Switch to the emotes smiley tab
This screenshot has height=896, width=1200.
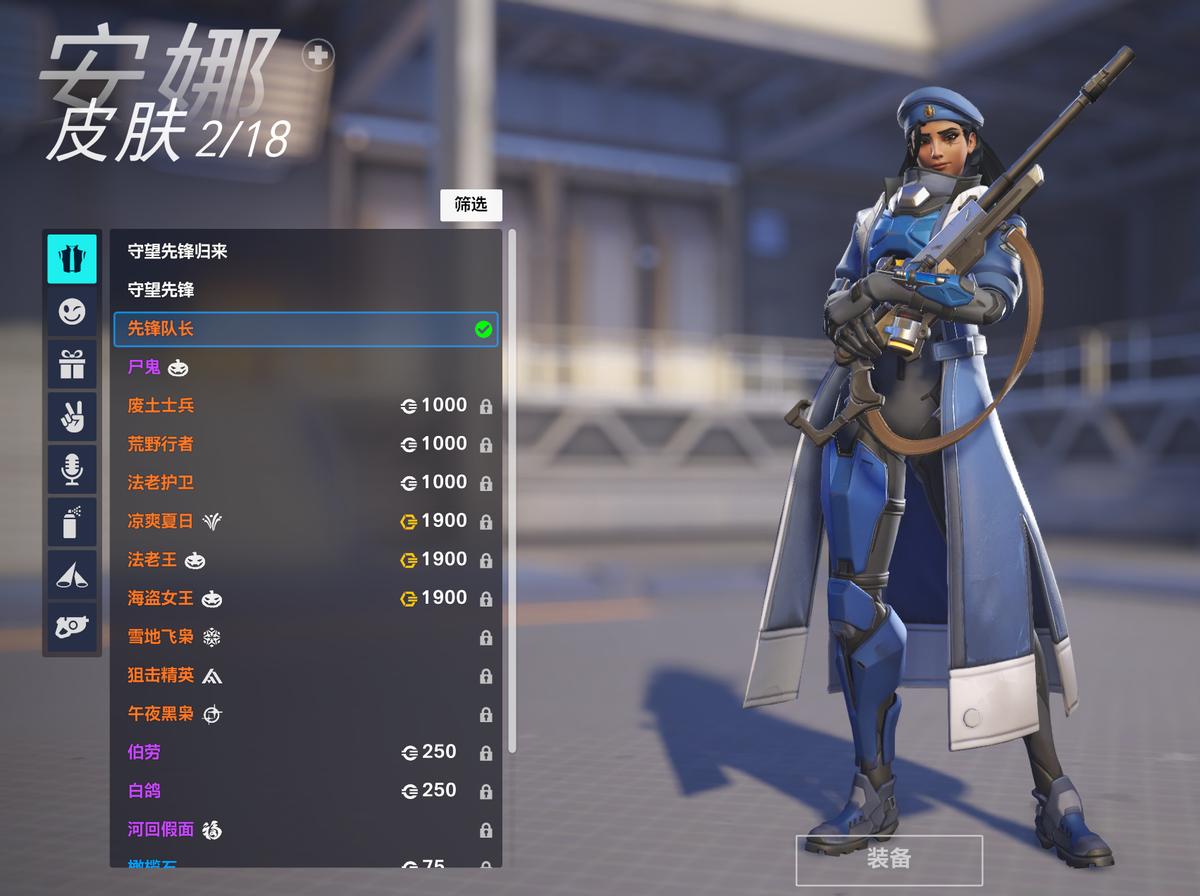(x=72, y=312)
